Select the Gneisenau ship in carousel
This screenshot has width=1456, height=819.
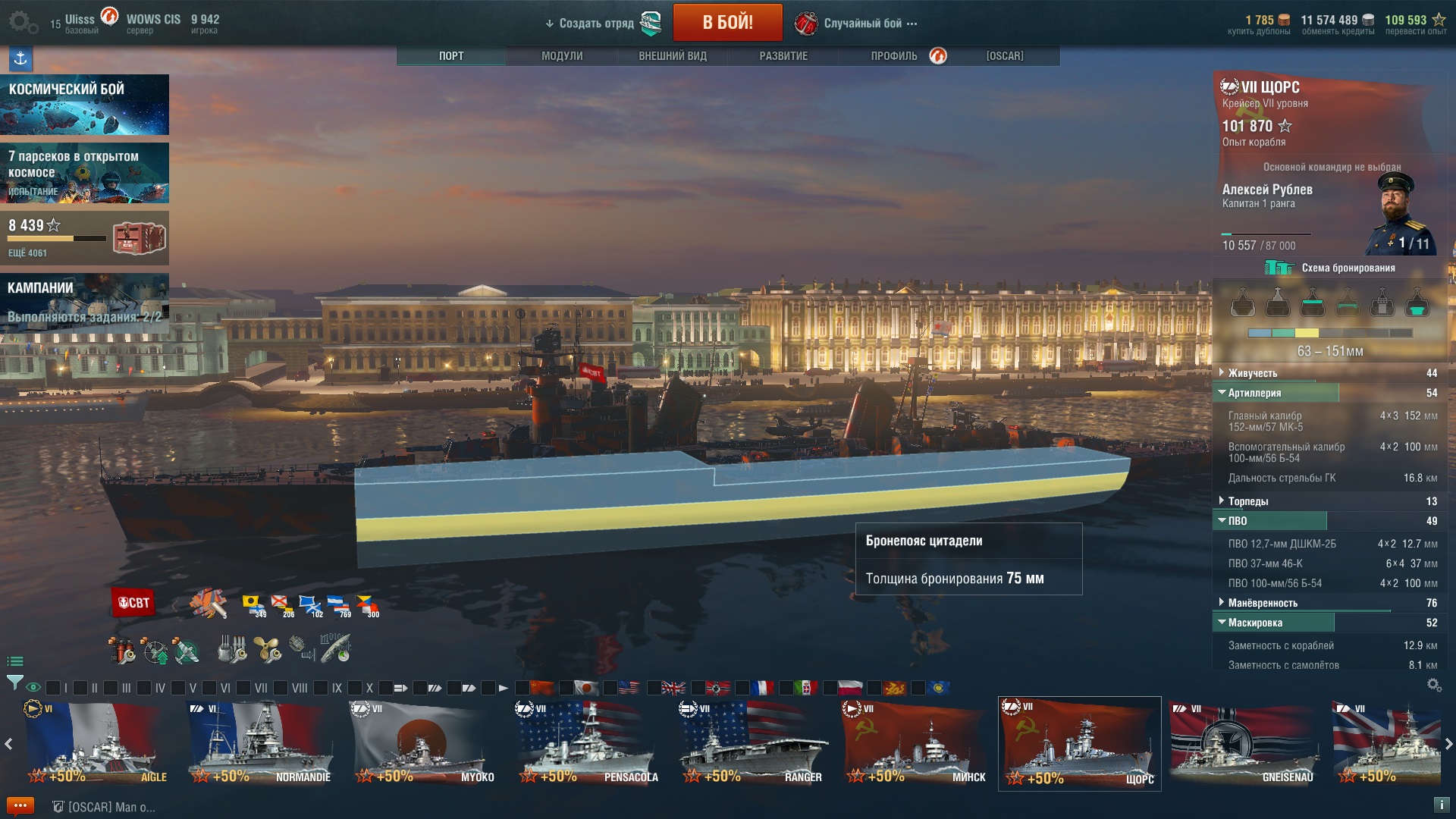[1242, 743]
